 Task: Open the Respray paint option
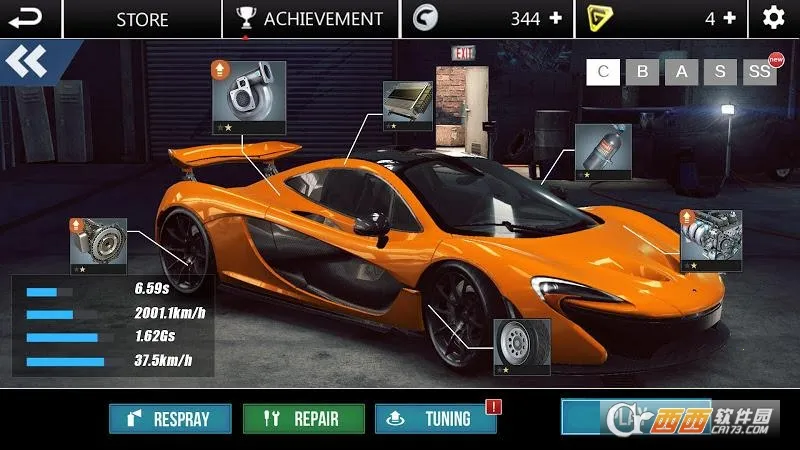170,419
